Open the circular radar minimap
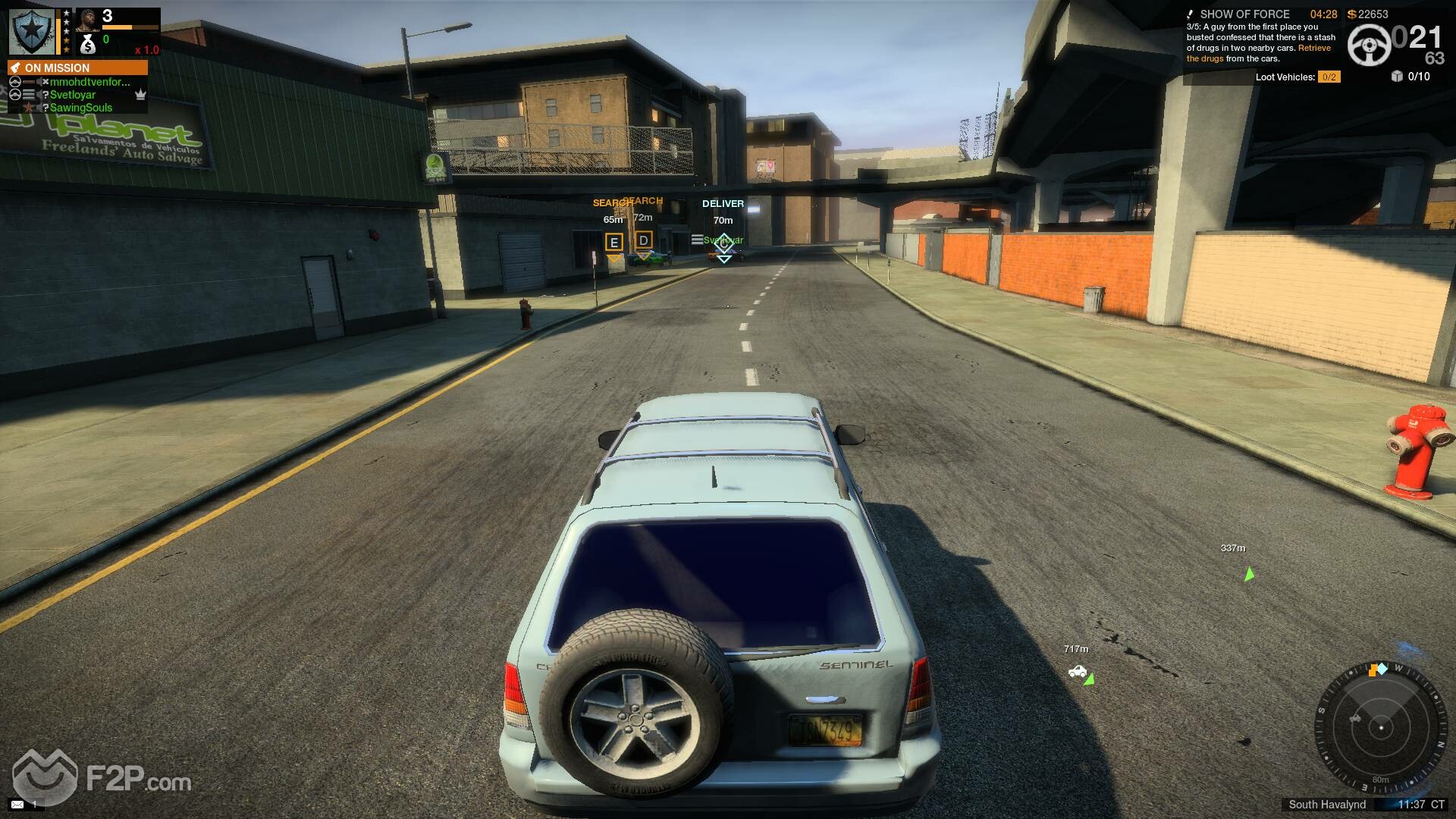 [x=1381, y=727]
